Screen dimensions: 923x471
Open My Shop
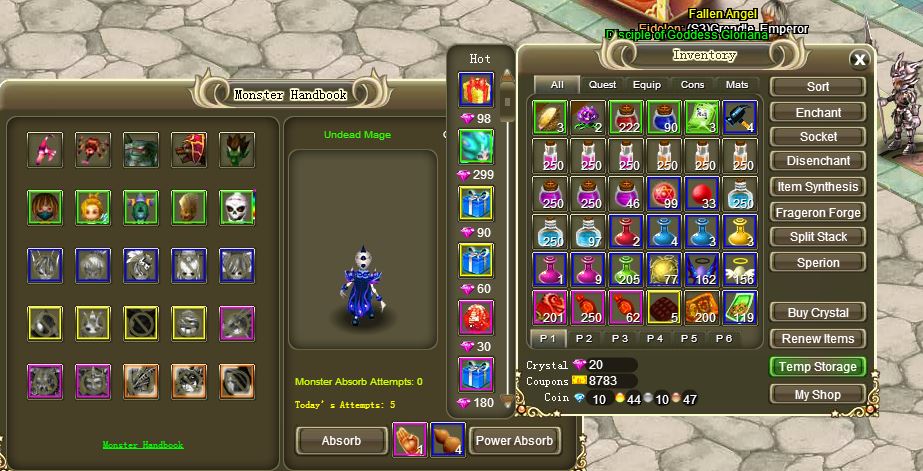click(x=818, y=394)
